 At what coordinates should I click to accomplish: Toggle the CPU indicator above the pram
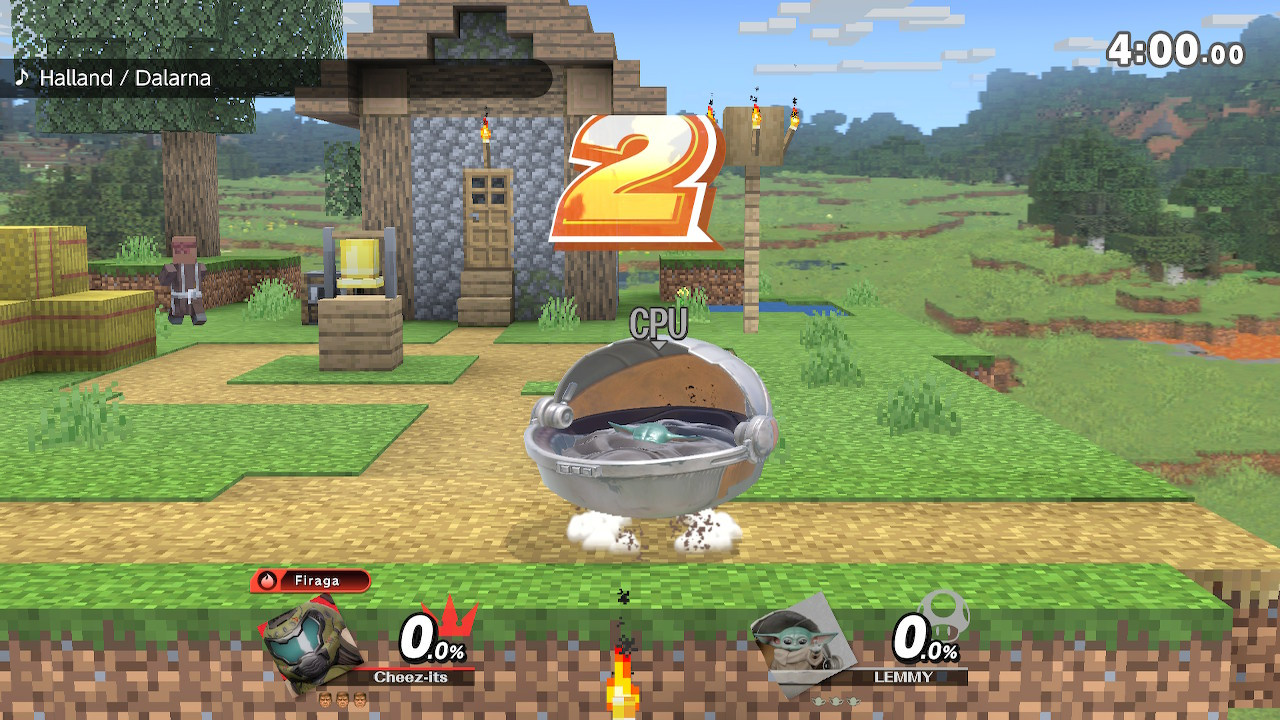pyautogui.click(x=657, y=322)
